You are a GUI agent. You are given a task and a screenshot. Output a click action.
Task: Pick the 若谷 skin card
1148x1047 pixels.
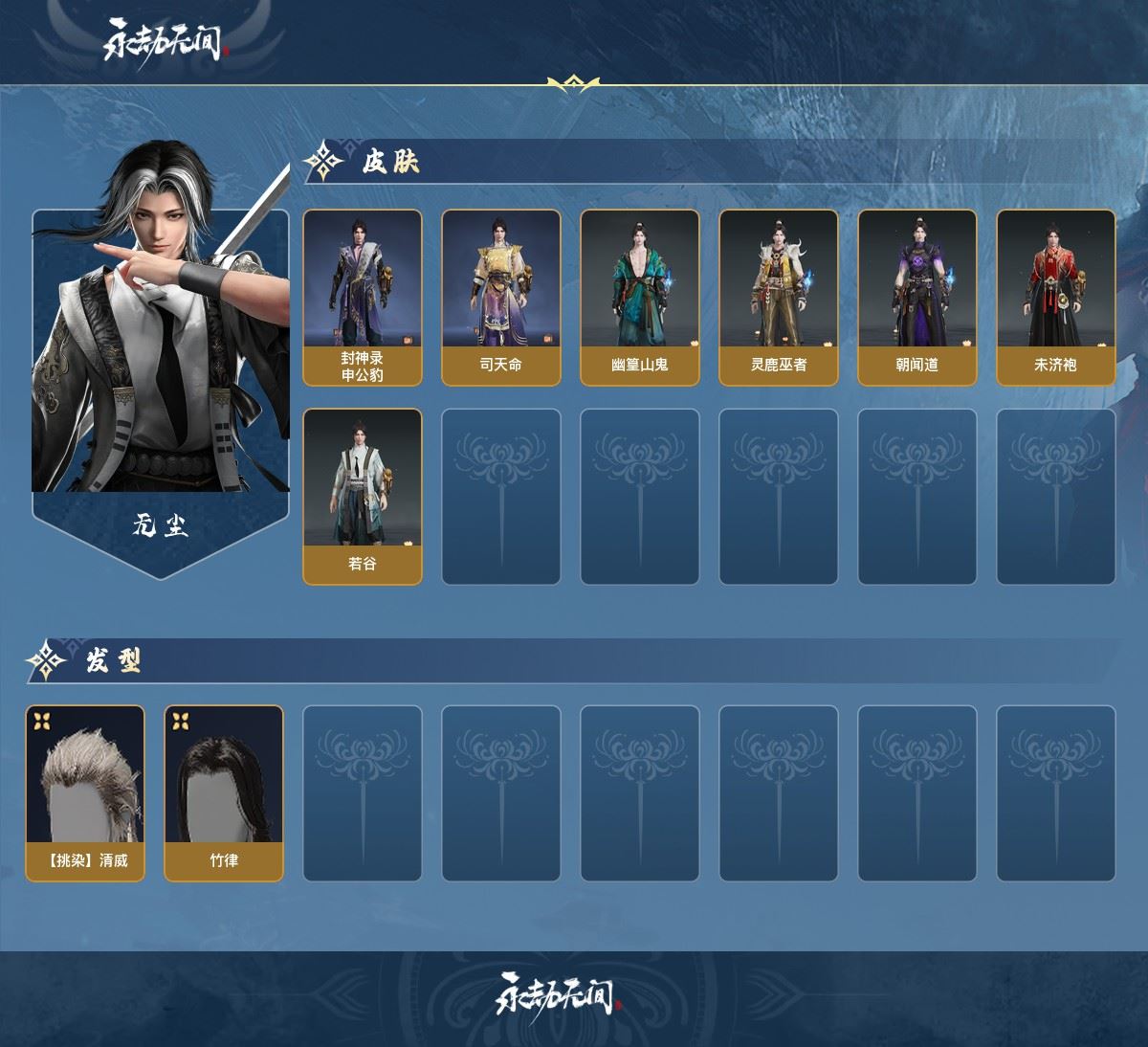point(363,496)
